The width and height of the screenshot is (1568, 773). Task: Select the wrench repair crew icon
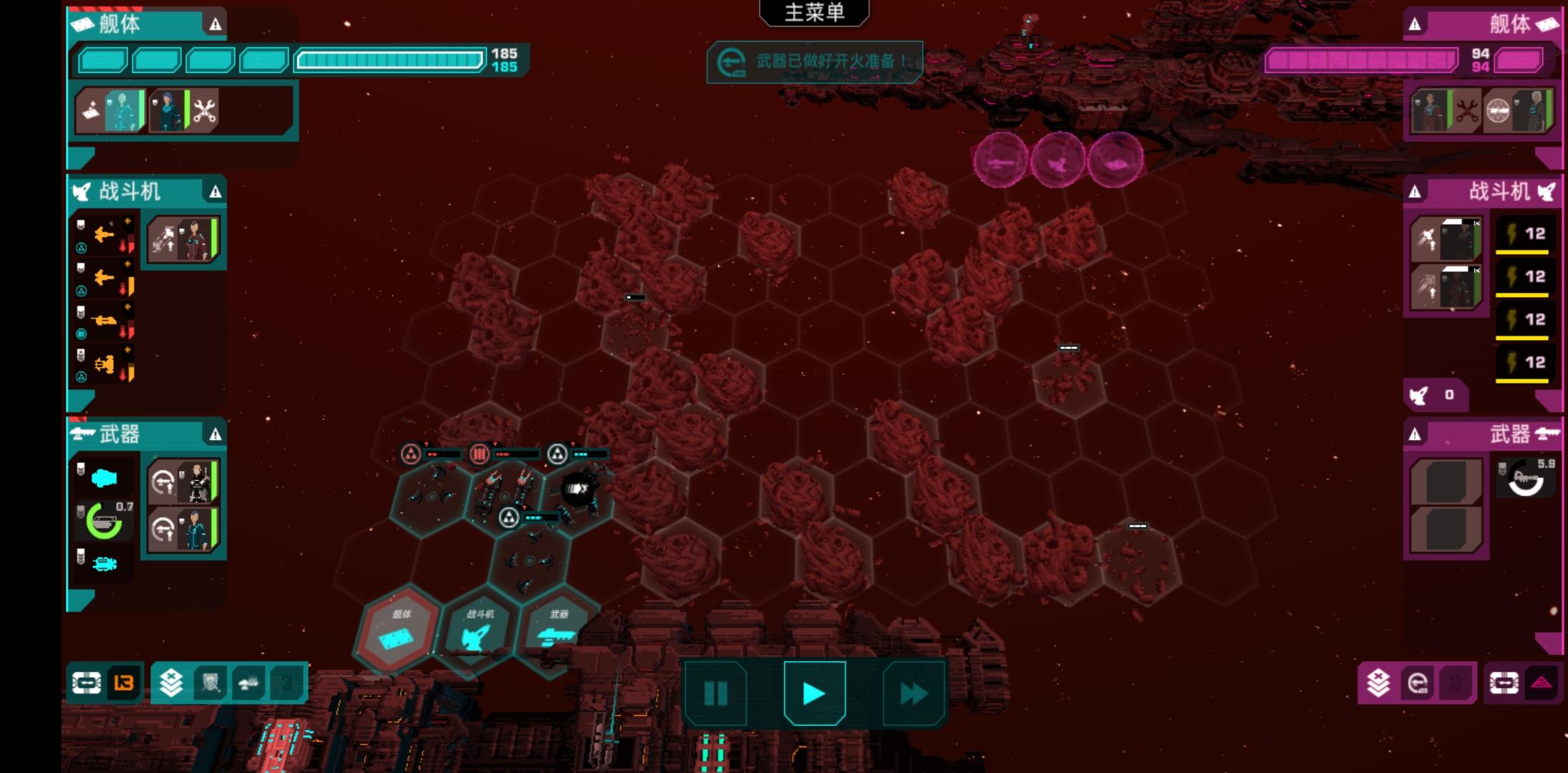click(205, 111)
